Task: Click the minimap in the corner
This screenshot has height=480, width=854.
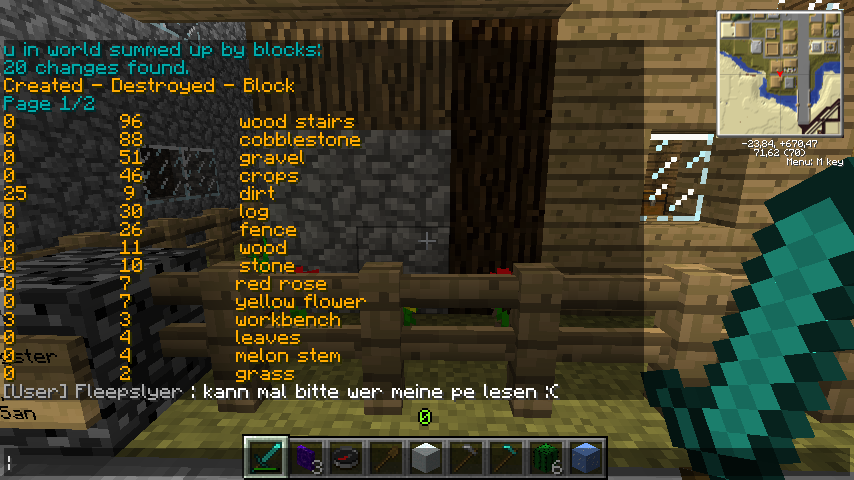Action: [x=780, y=74]
